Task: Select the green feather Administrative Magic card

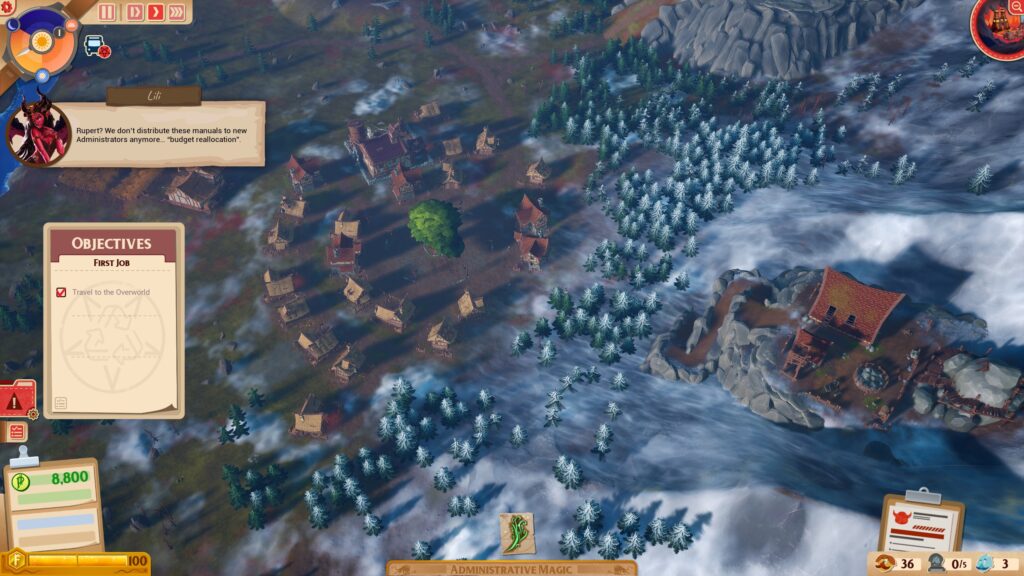Action: (x=517, y=533)
